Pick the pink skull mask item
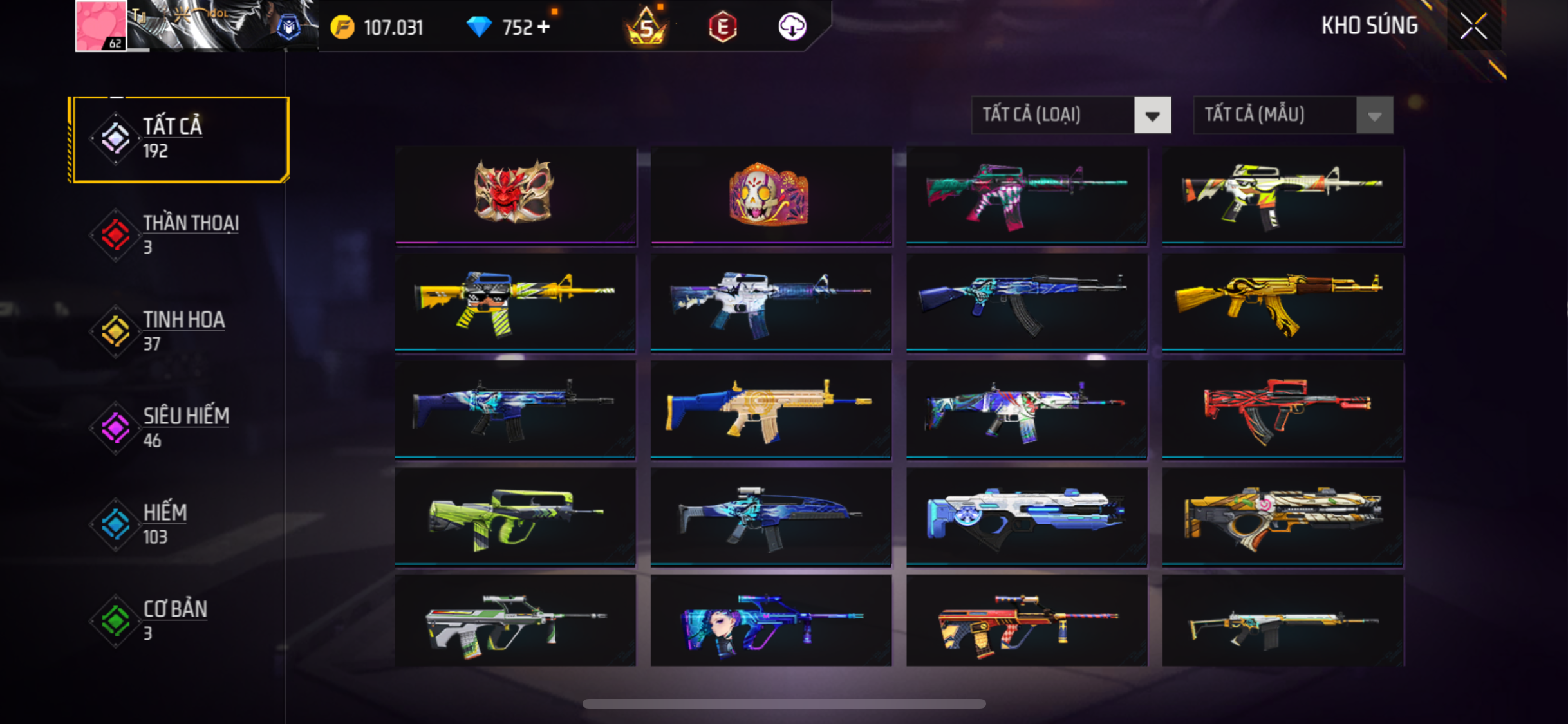The width and height of the screenshot is (1568, 724). pos(770,194)
